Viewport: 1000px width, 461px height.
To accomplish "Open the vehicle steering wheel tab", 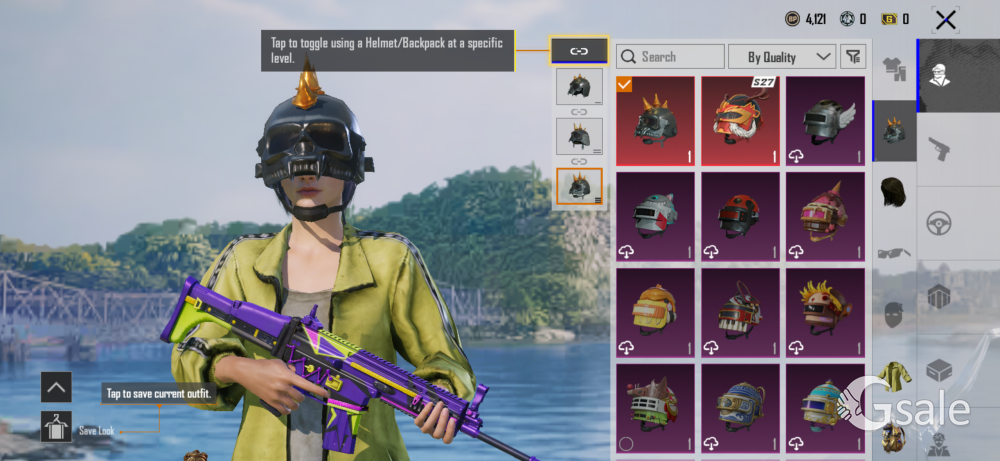I will click(x=938, y=223).
